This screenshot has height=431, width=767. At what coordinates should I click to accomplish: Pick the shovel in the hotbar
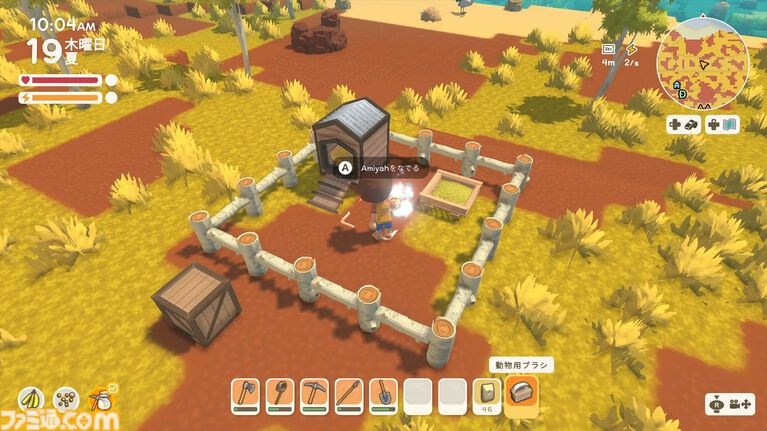coord(383,395)
